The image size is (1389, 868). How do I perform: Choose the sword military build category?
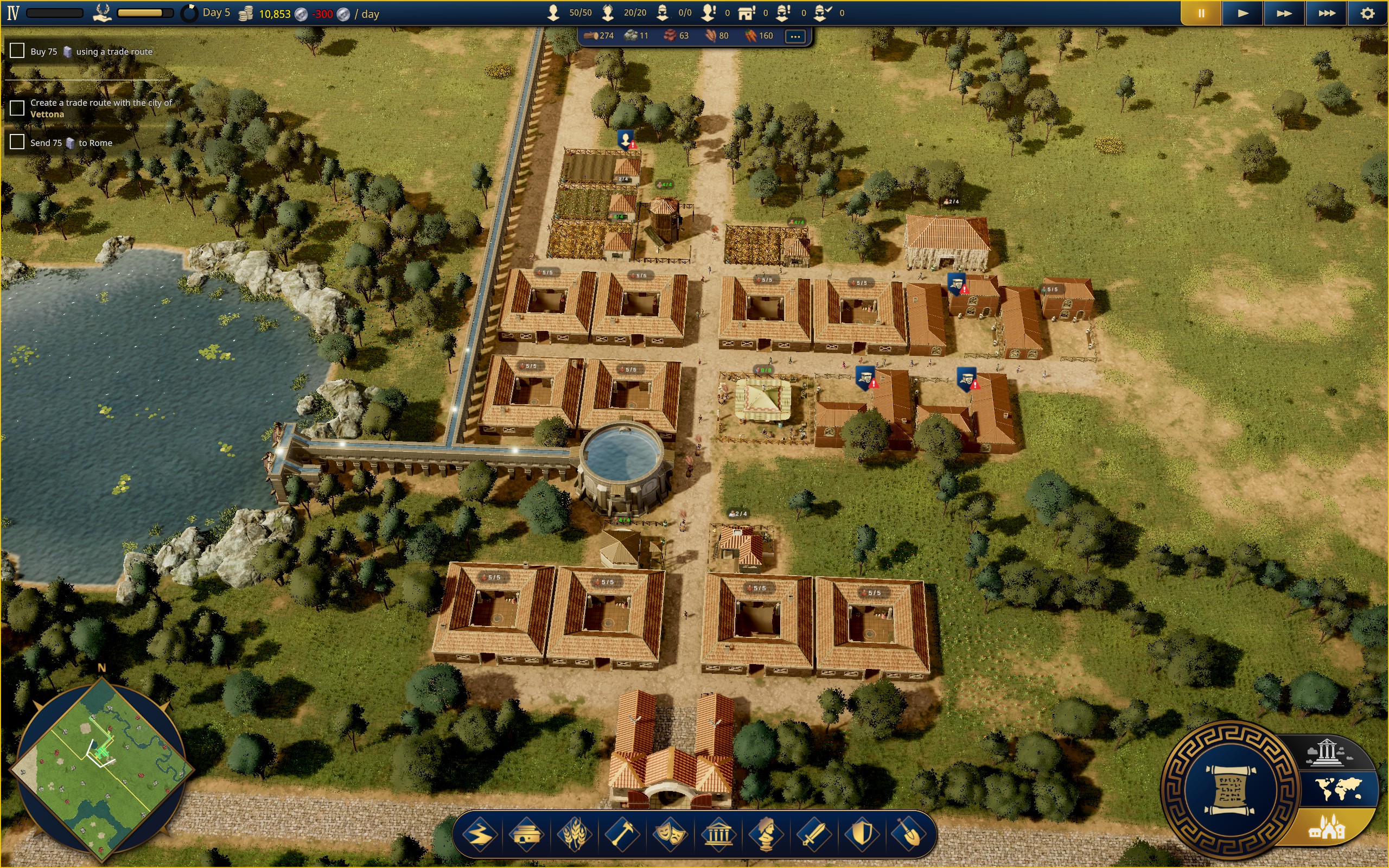click(813, 834)
